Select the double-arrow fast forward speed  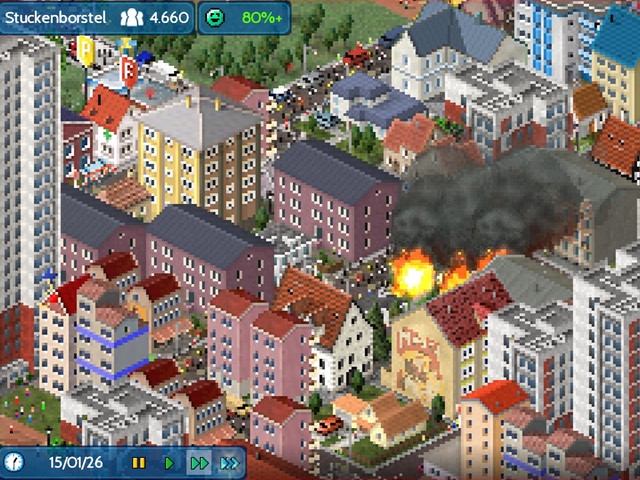[199, 463]
